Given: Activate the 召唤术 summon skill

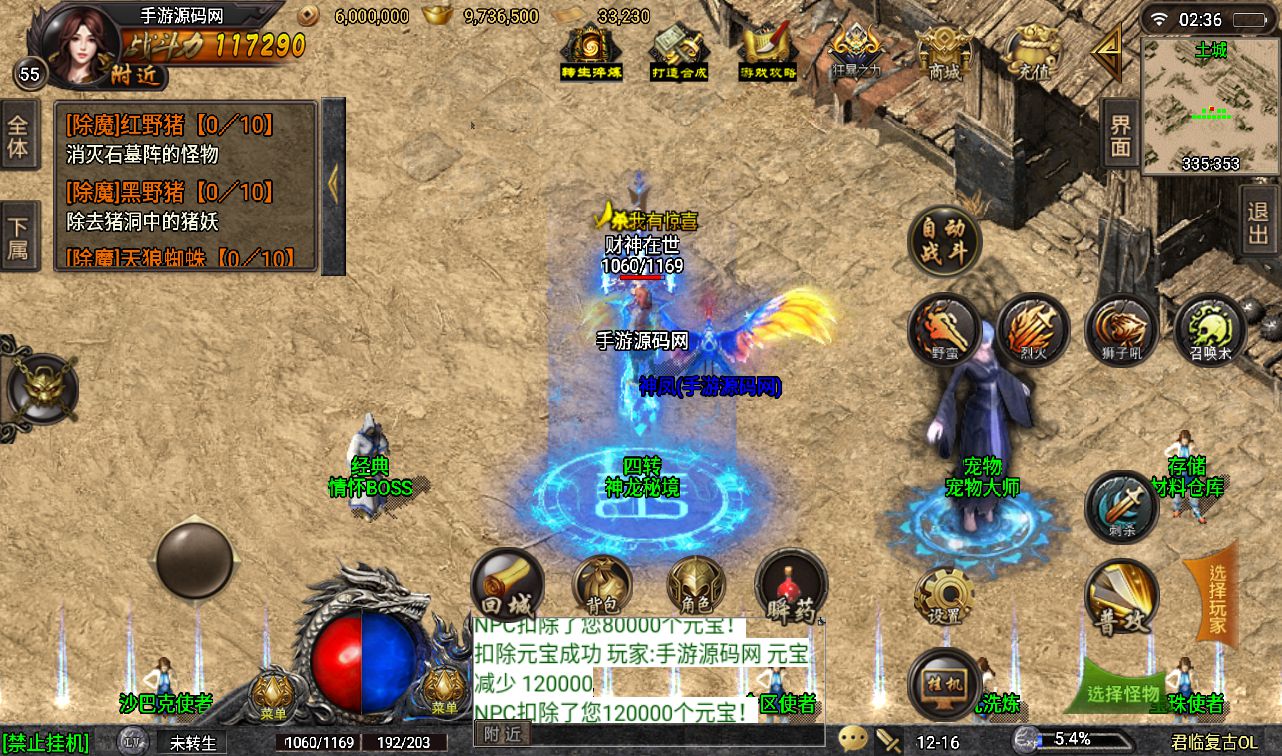Looking at the screenshot, I should pyautogui.click(x=1209, y=328).
